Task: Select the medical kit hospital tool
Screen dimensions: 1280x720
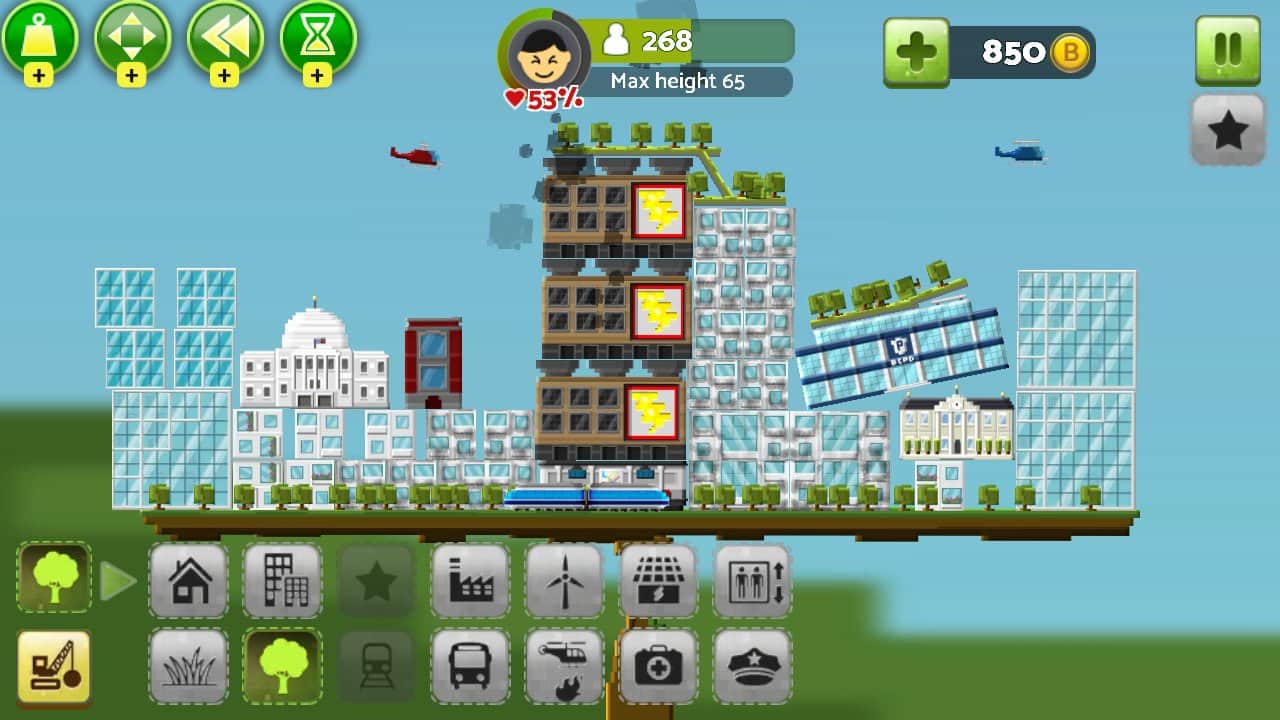Action: pyautogui.click(x=658, y=666)
